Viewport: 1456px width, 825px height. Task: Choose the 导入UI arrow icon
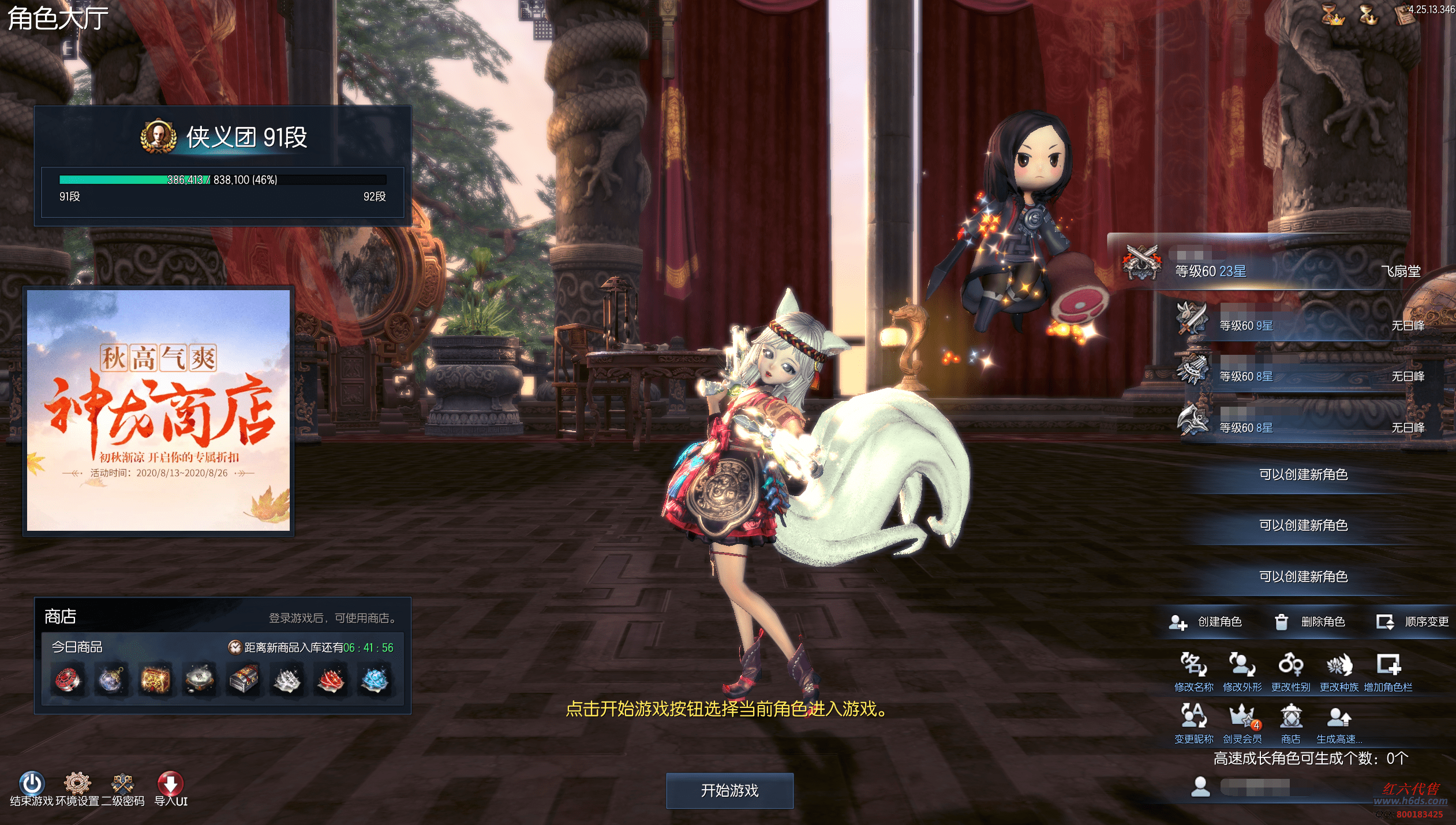[x=170, y=783]
